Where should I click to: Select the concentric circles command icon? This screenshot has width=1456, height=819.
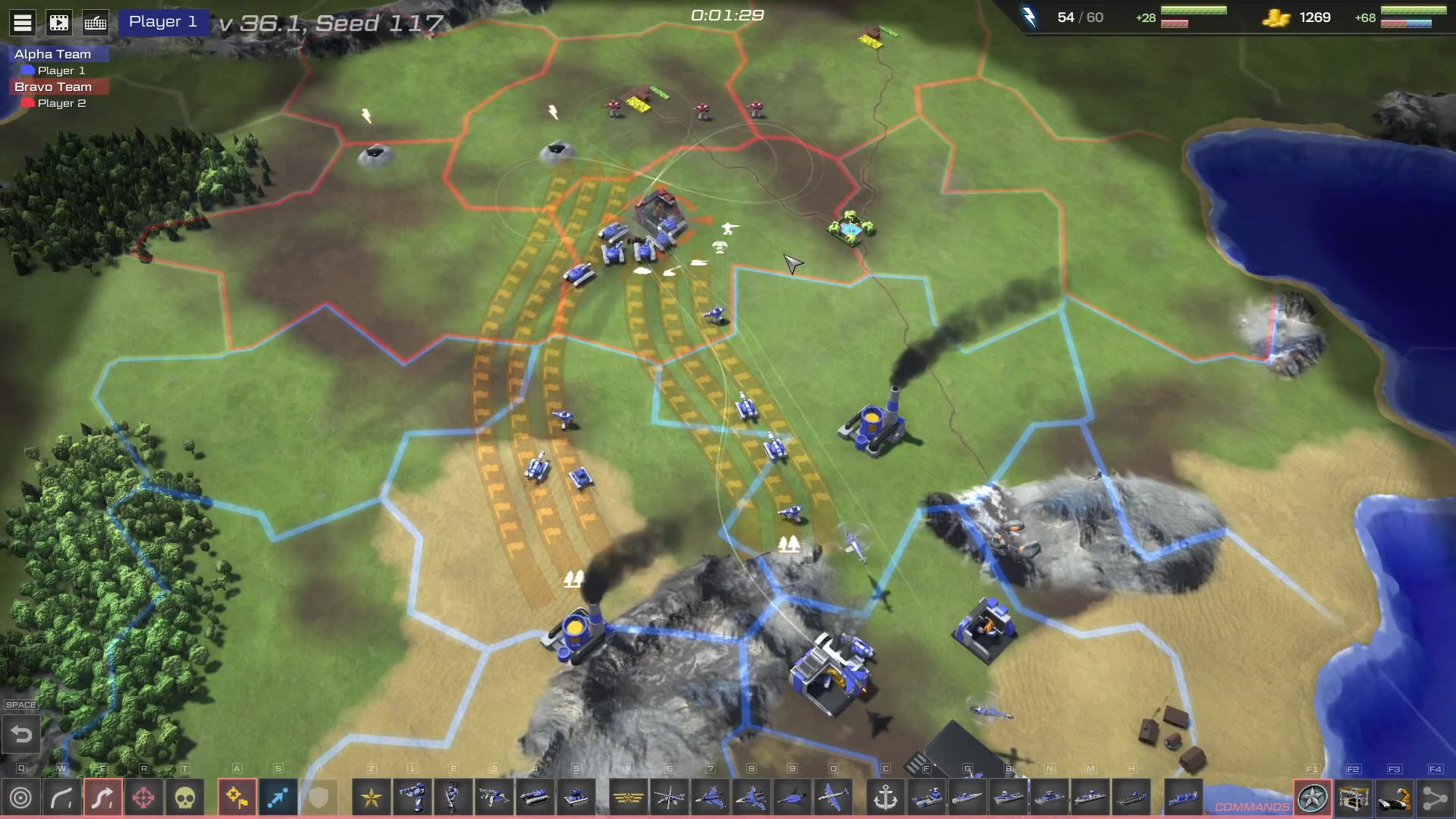21,798
